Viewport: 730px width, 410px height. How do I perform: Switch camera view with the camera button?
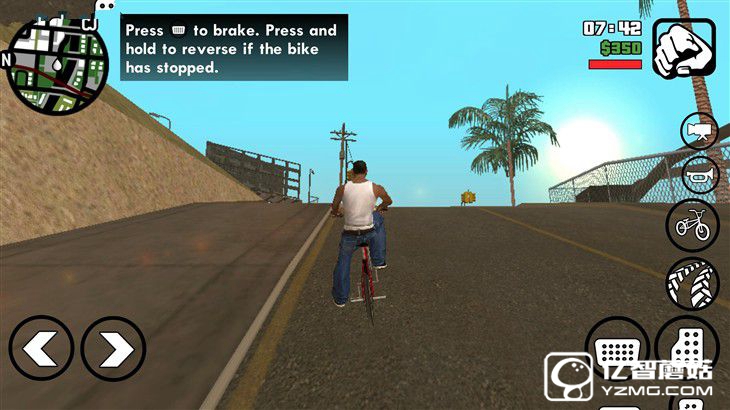(x=700, y=131)
